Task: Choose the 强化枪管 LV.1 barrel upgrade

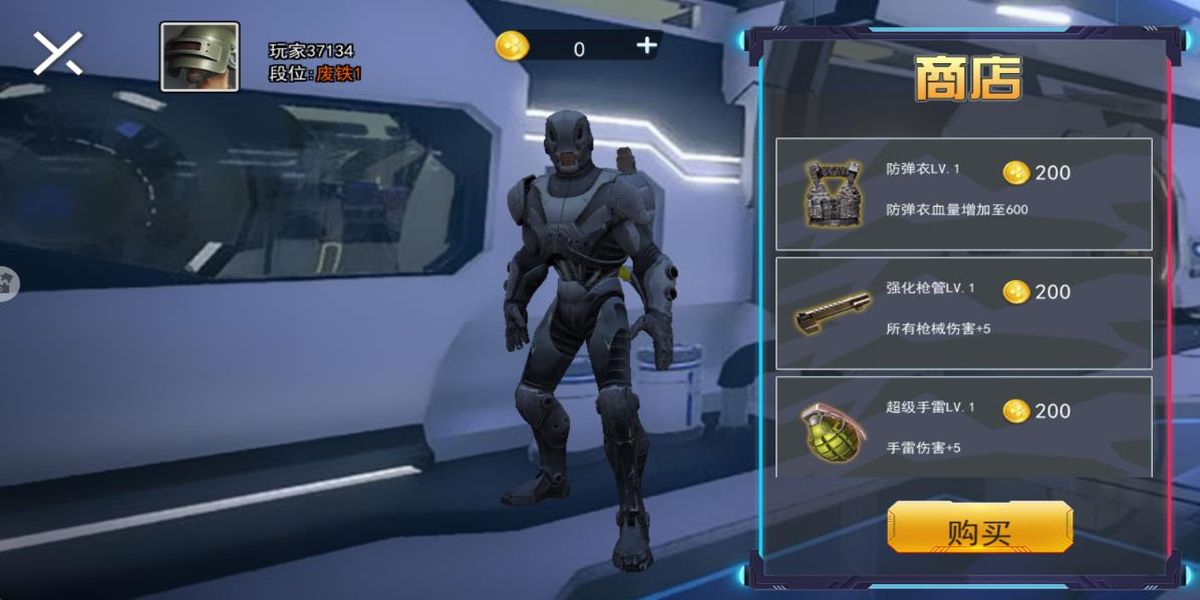Action: (963, 312)
